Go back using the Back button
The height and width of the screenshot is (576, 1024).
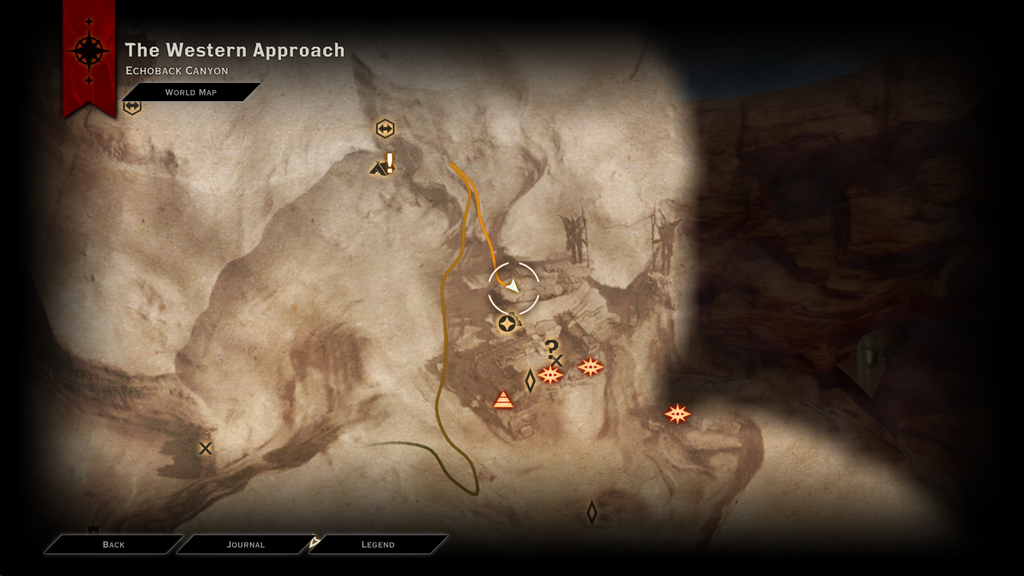(113, 544)
